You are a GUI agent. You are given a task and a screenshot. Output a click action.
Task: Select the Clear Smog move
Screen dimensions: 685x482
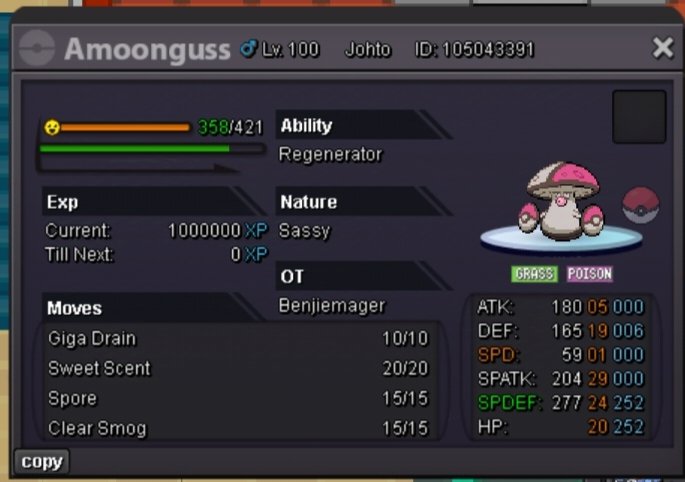pos(238,429)
